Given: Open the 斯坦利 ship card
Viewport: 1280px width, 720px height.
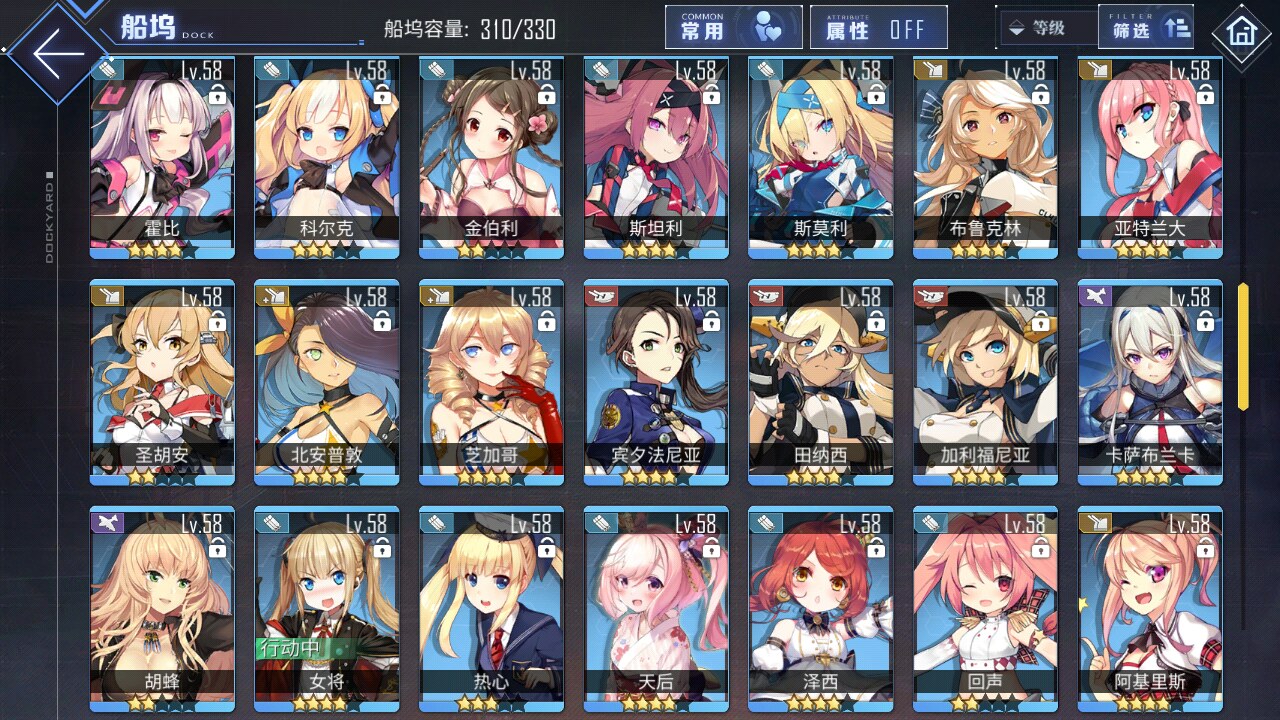Looking at the screenshot, I should [x=655, y=155].
